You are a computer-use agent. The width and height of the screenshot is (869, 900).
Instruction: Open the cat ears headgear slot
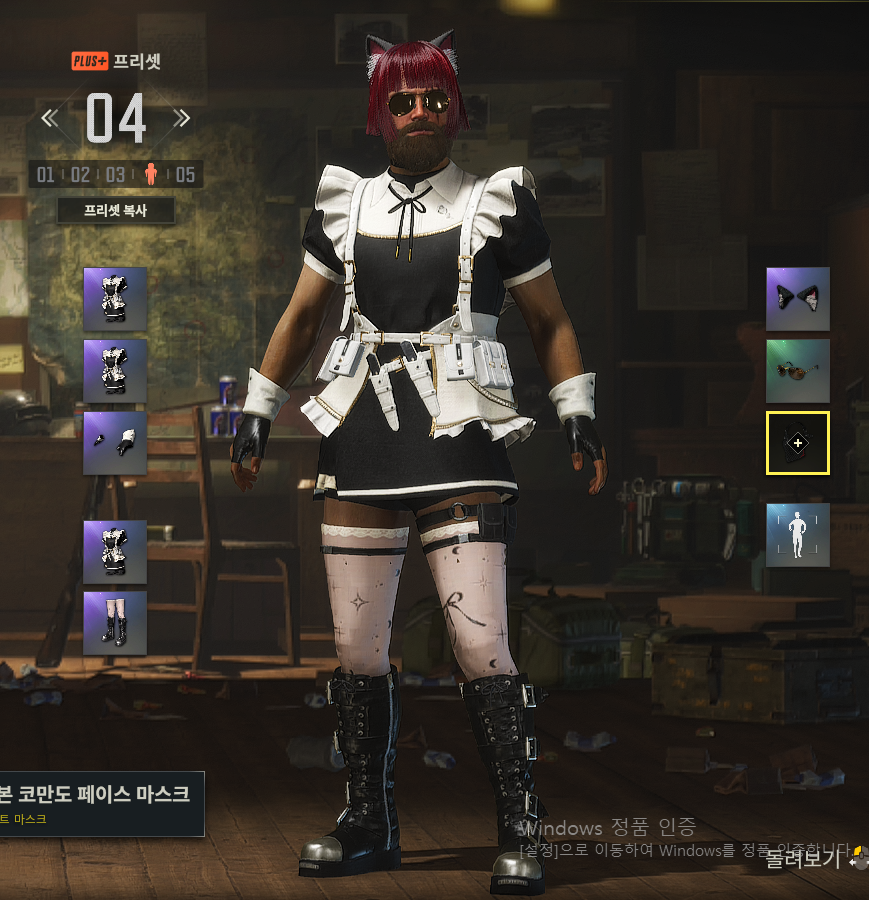(797, 298)
